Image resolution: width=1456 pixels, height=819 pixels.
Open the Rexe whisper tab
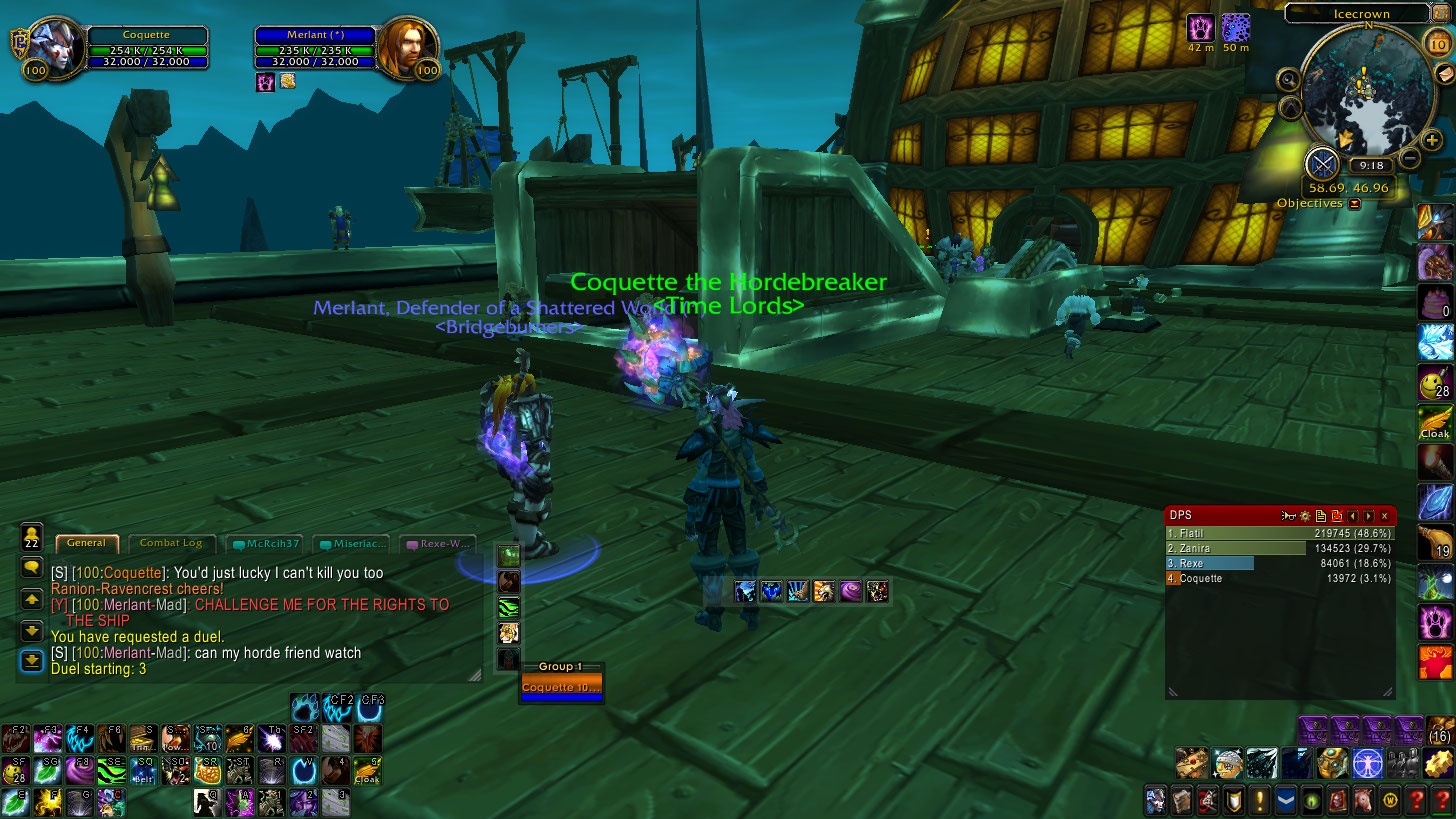click(438, 544)
